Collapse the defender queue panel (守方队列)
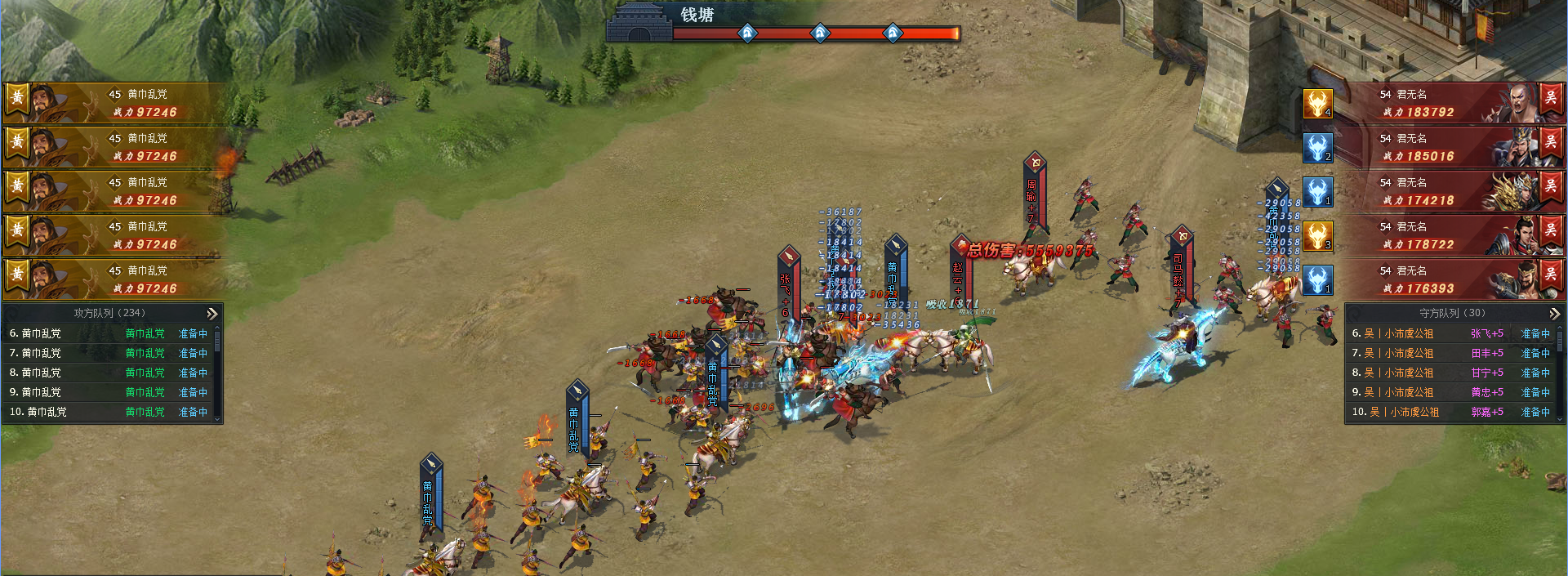 click(1554, 314)
